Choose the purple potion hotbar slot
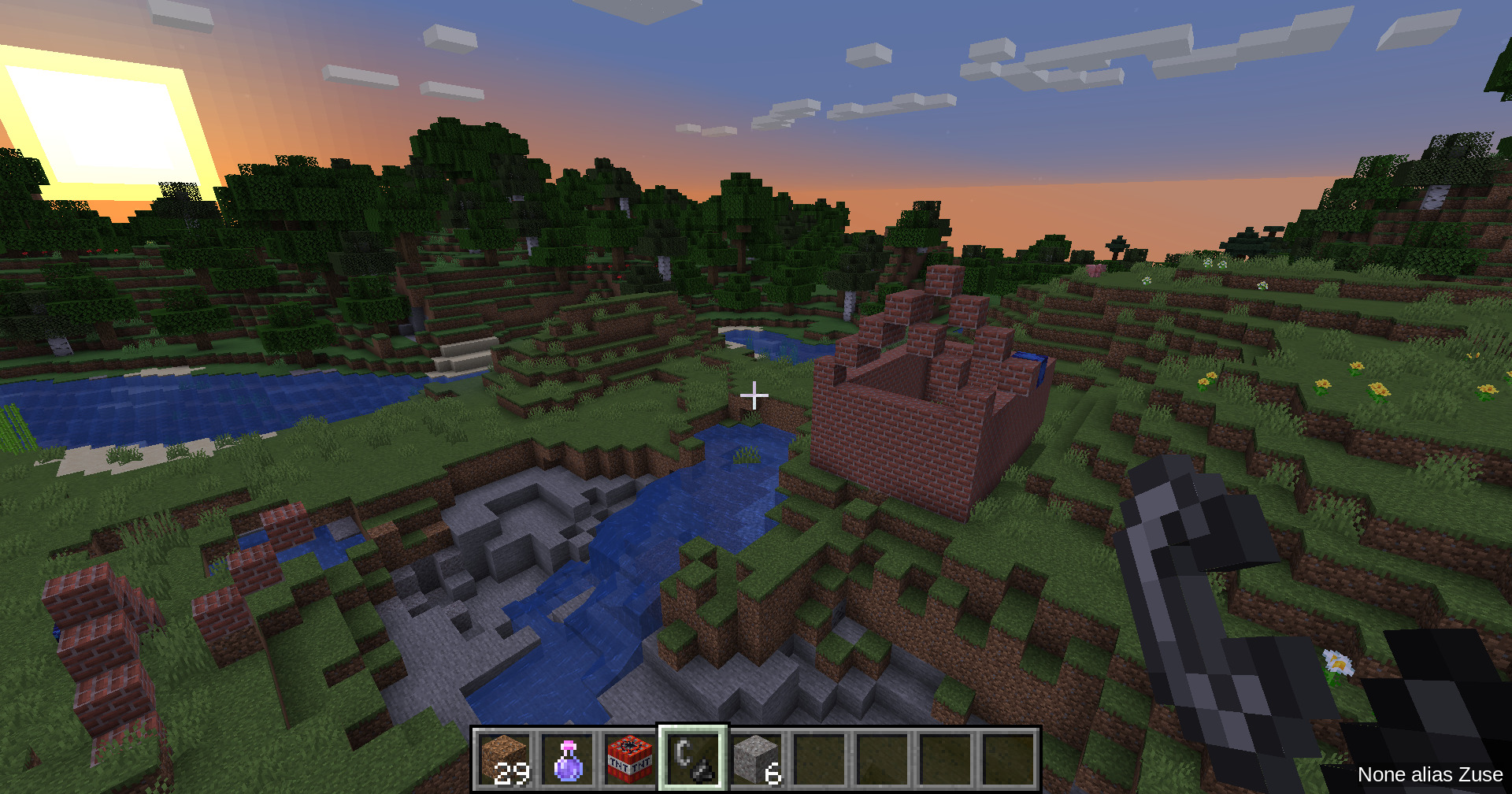The width and height of the screenshot is (1512, 794). tap(568, 759)
